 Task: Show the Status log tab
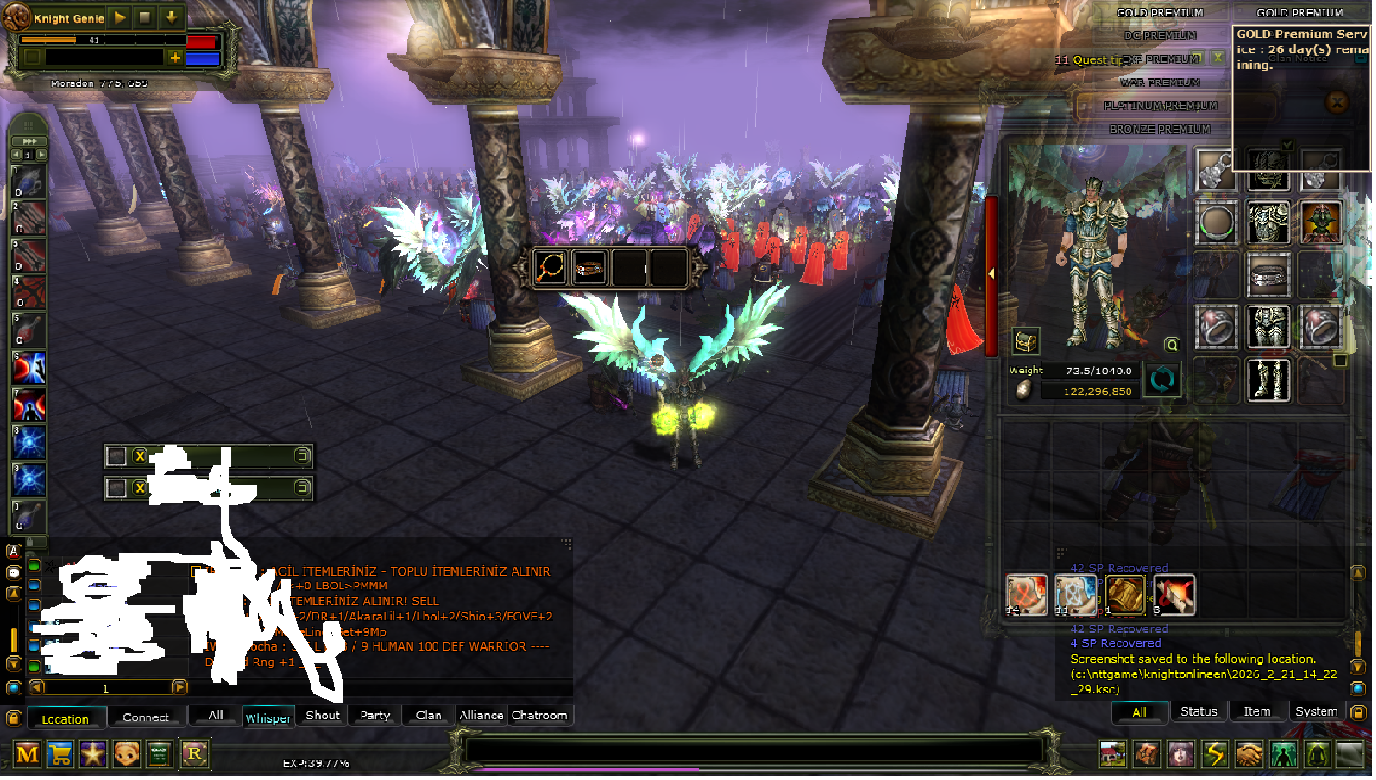[1198, 712]
